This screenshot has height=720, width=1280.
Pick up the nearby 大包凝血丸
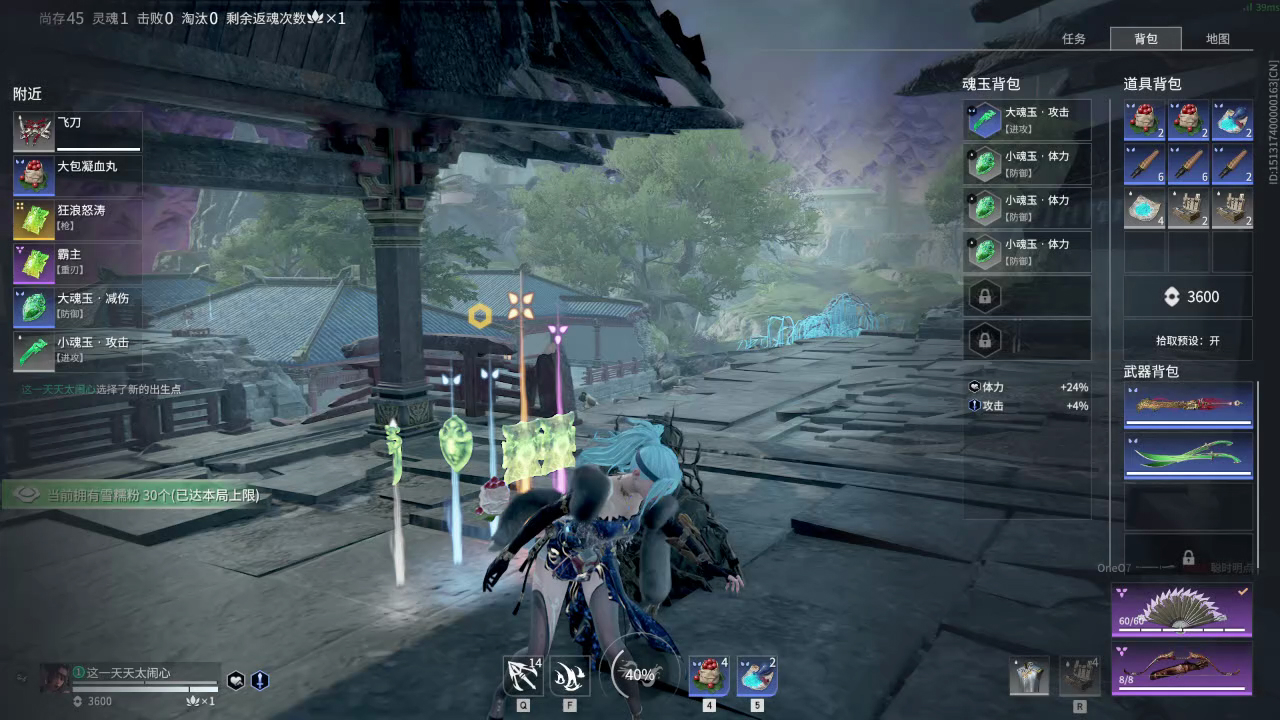78,175
